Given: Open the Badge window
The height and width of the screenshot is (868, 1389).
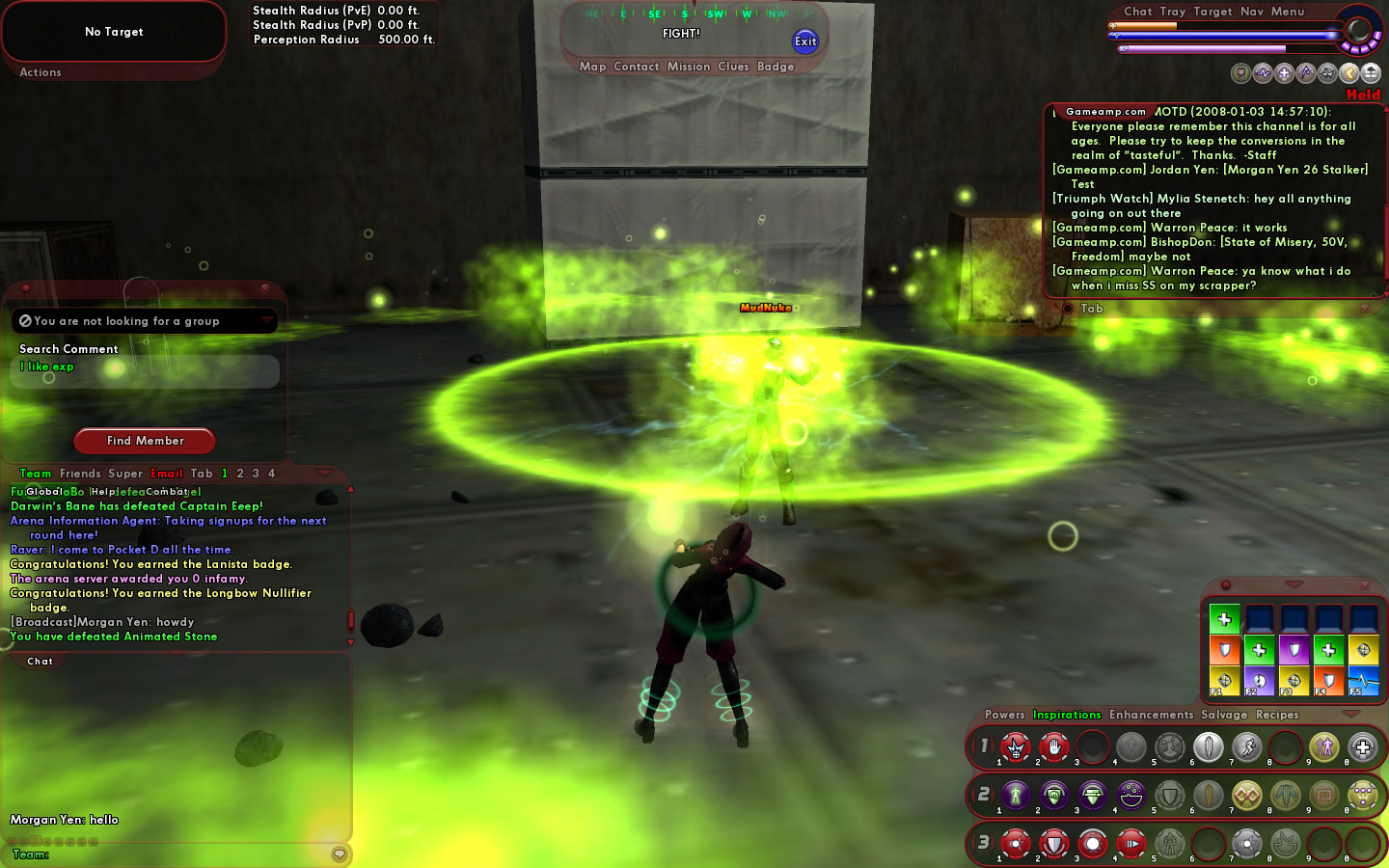Looking at the screenshot, I should (776, 67).
